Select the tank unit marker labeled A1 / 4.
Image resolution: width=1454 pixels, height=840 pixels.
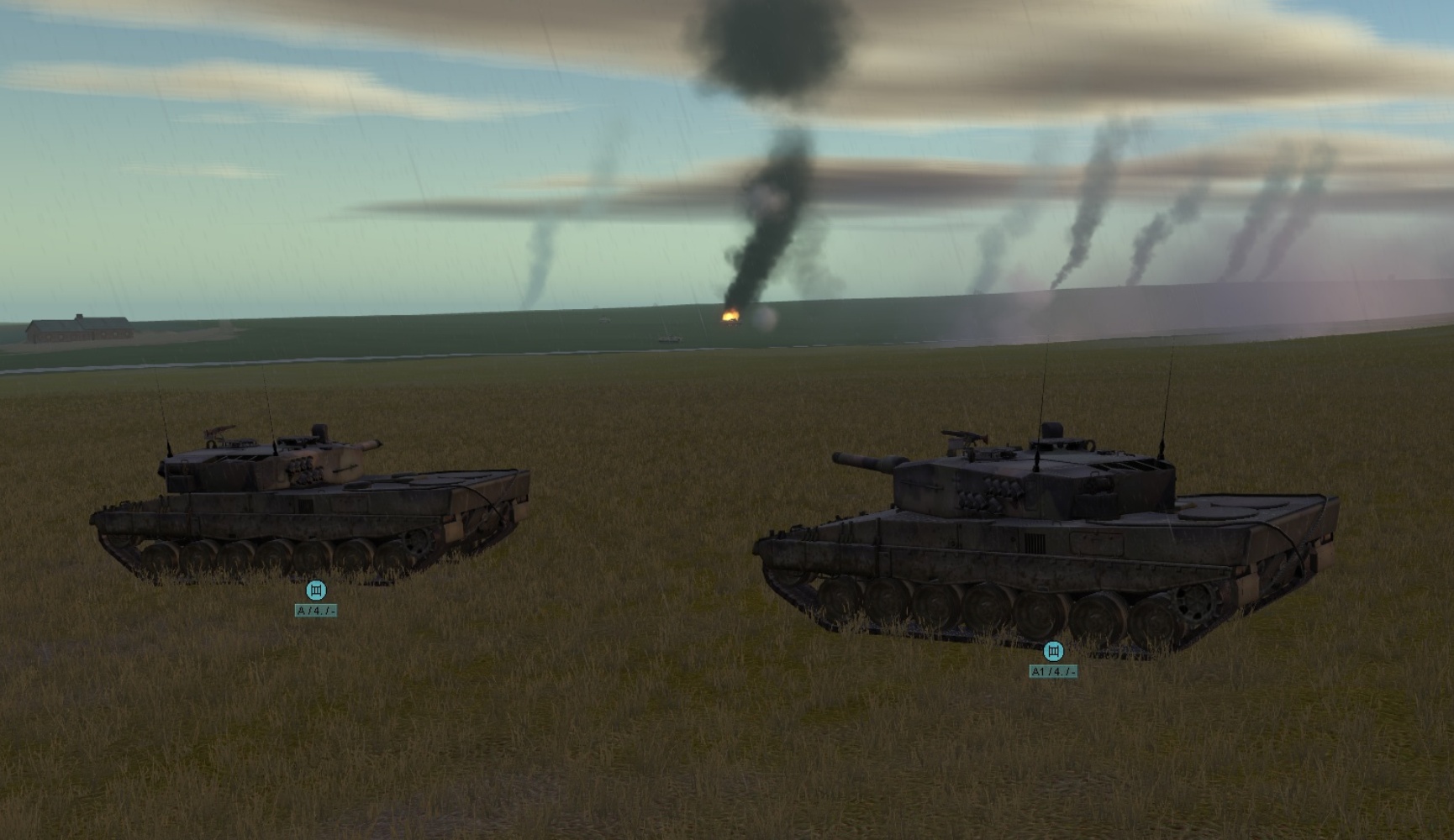pyautogui.click(x=1053, y=651)
